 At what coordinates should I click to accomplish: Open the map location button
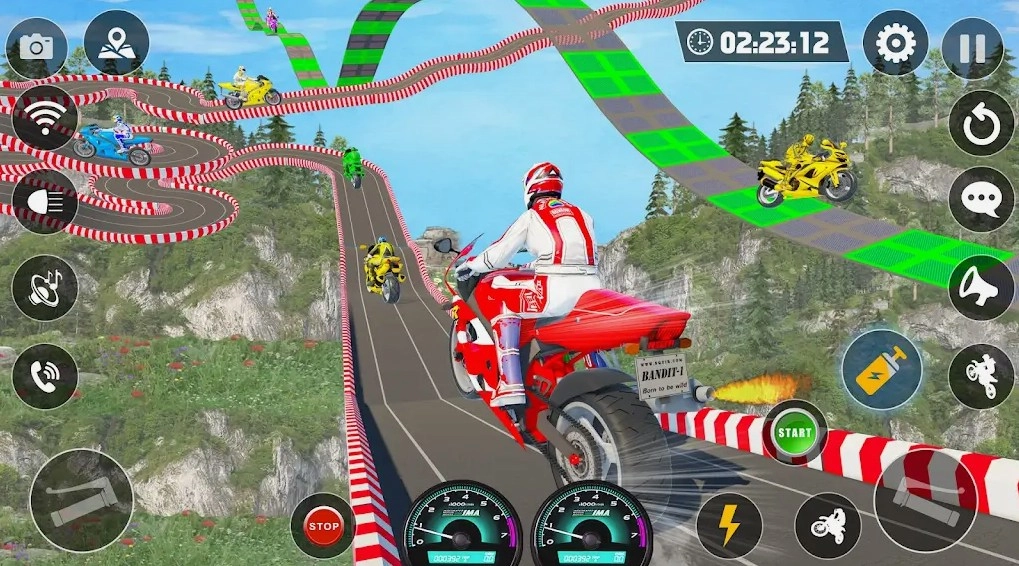(116, 44)
